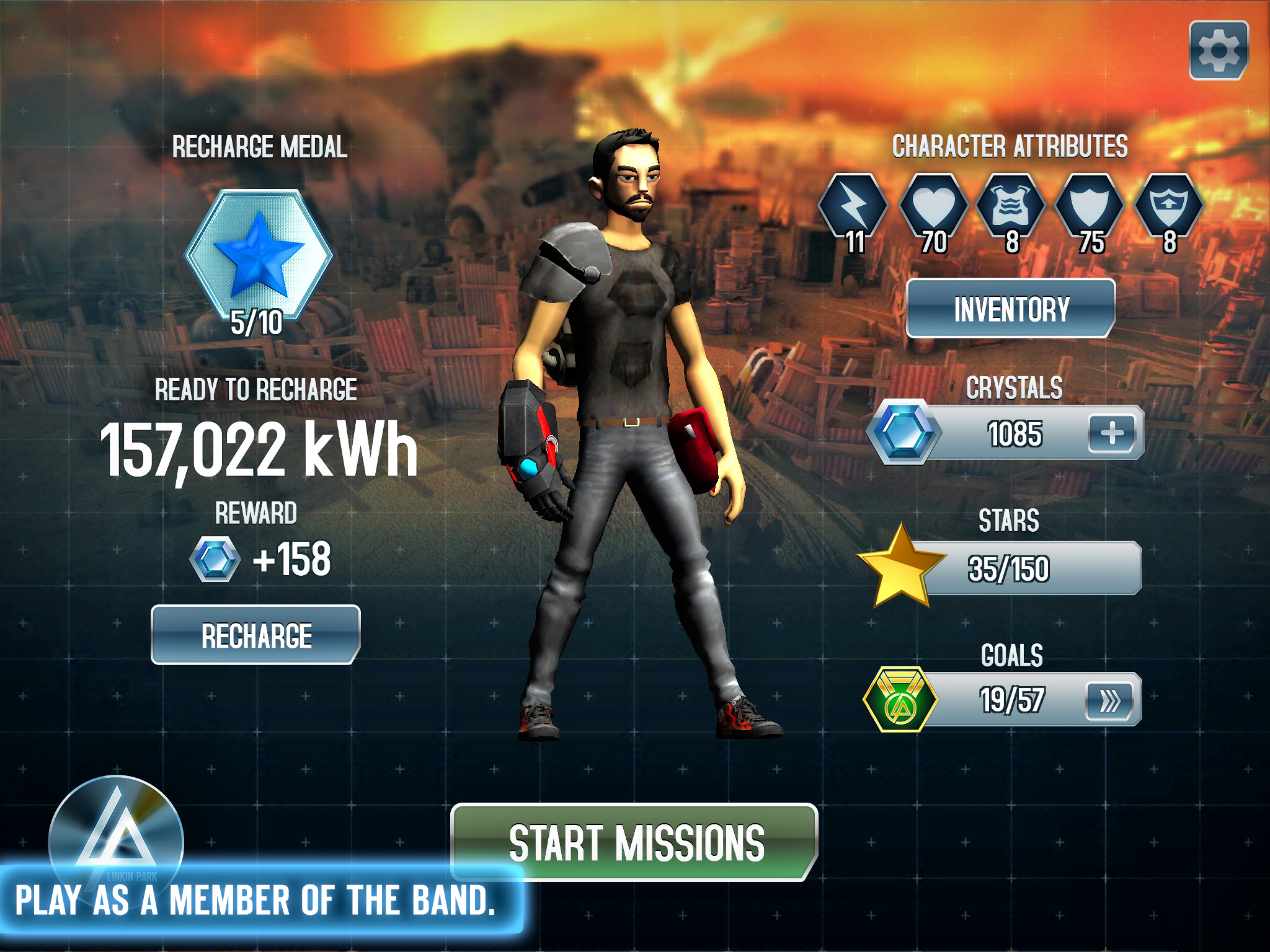Select the blue star recharge medal
The width and height of the screenshot is (1270, 952).
click(259, 255)
